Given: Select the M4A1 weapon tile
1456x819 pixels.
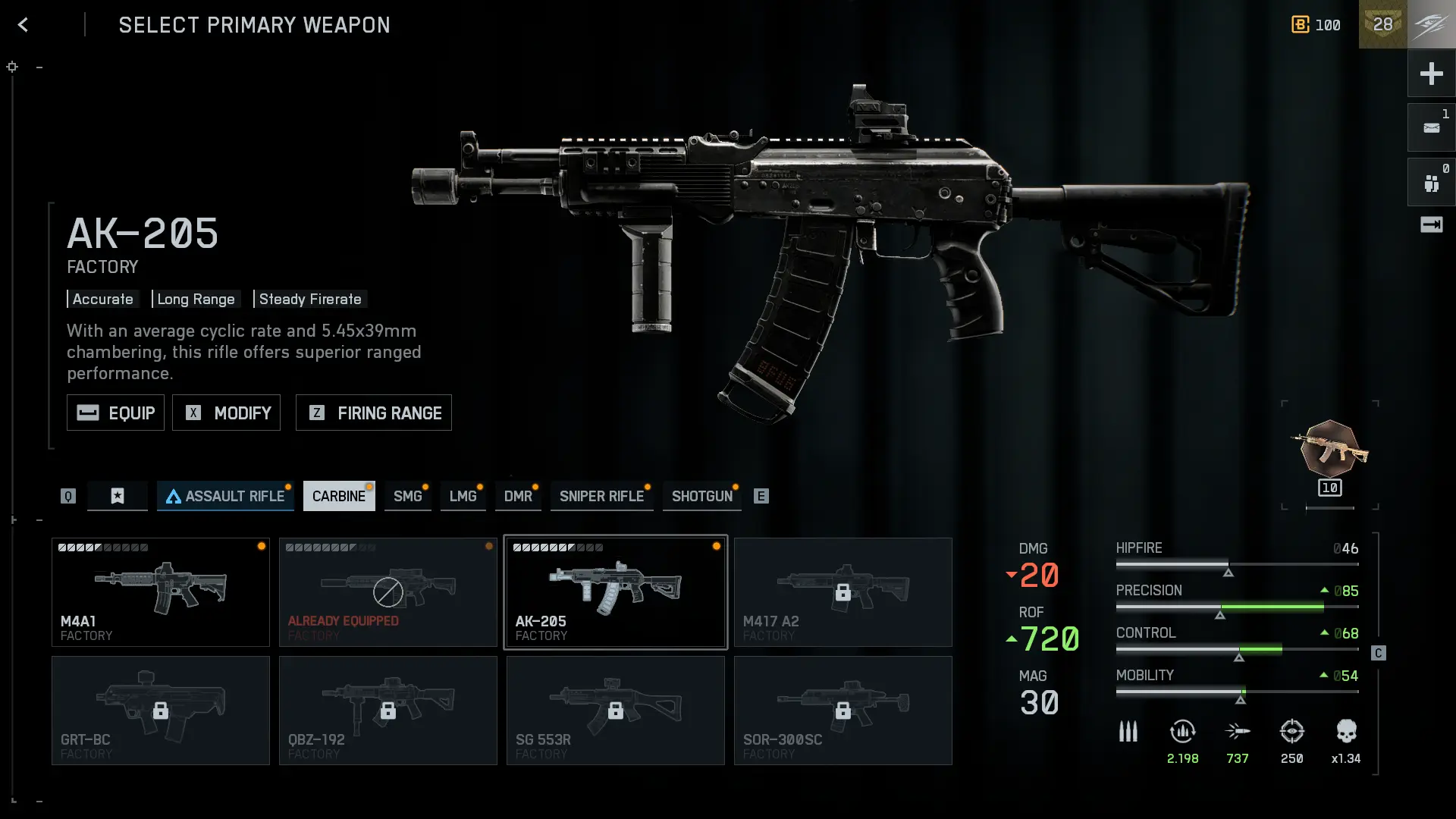Looking at the screenshot, I should [161, 592].
